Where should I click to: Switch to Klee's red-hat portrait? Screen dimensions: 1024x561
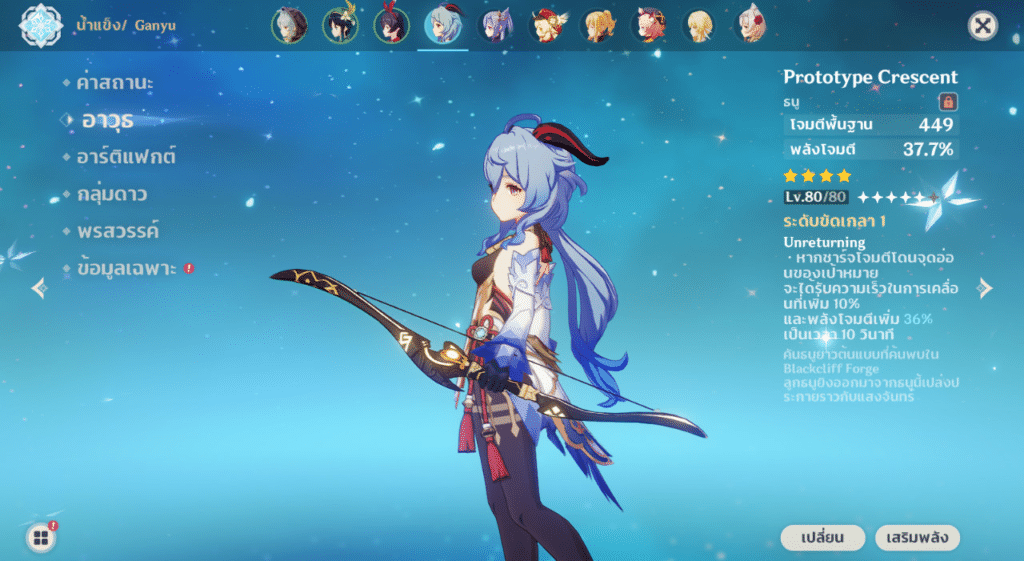[547, 25]
